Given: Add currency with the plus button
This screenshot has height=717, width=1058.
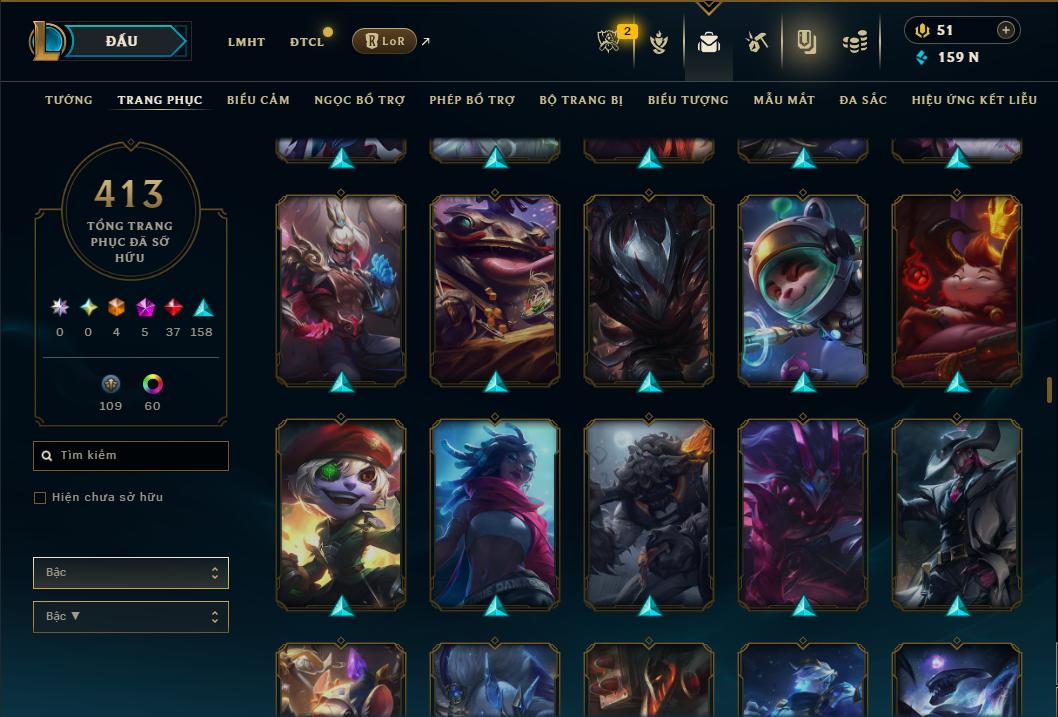Looking at the screenshot, I should (x=1006, y=30).
